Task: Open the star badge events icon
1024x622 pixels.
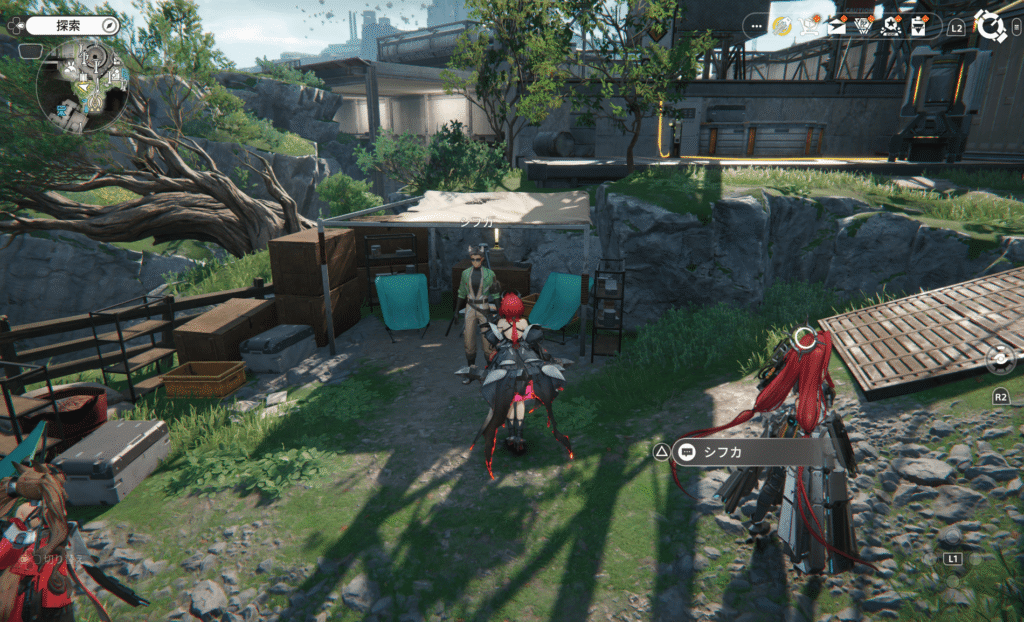Action: click(891, 27)
